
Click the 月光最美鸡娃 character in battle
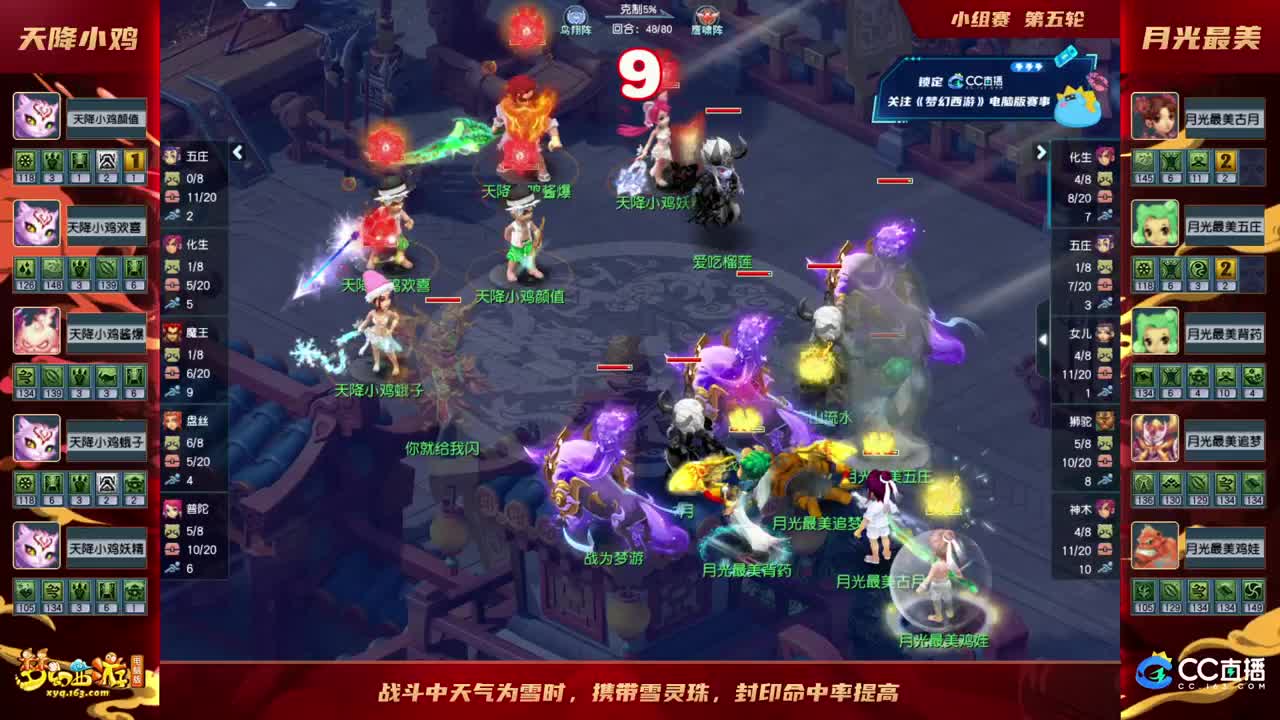(x=937, y=600)
